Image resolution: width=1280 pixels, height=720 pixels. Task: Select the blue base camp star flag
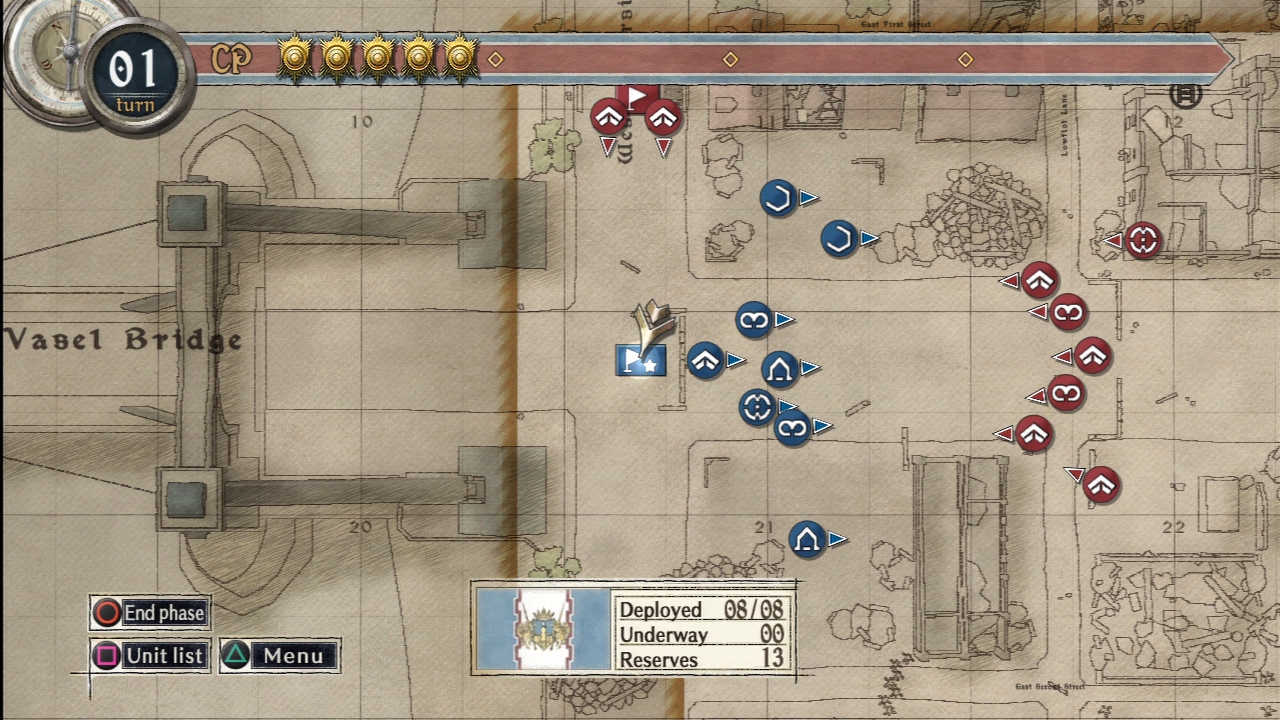(x=640, y=361)
